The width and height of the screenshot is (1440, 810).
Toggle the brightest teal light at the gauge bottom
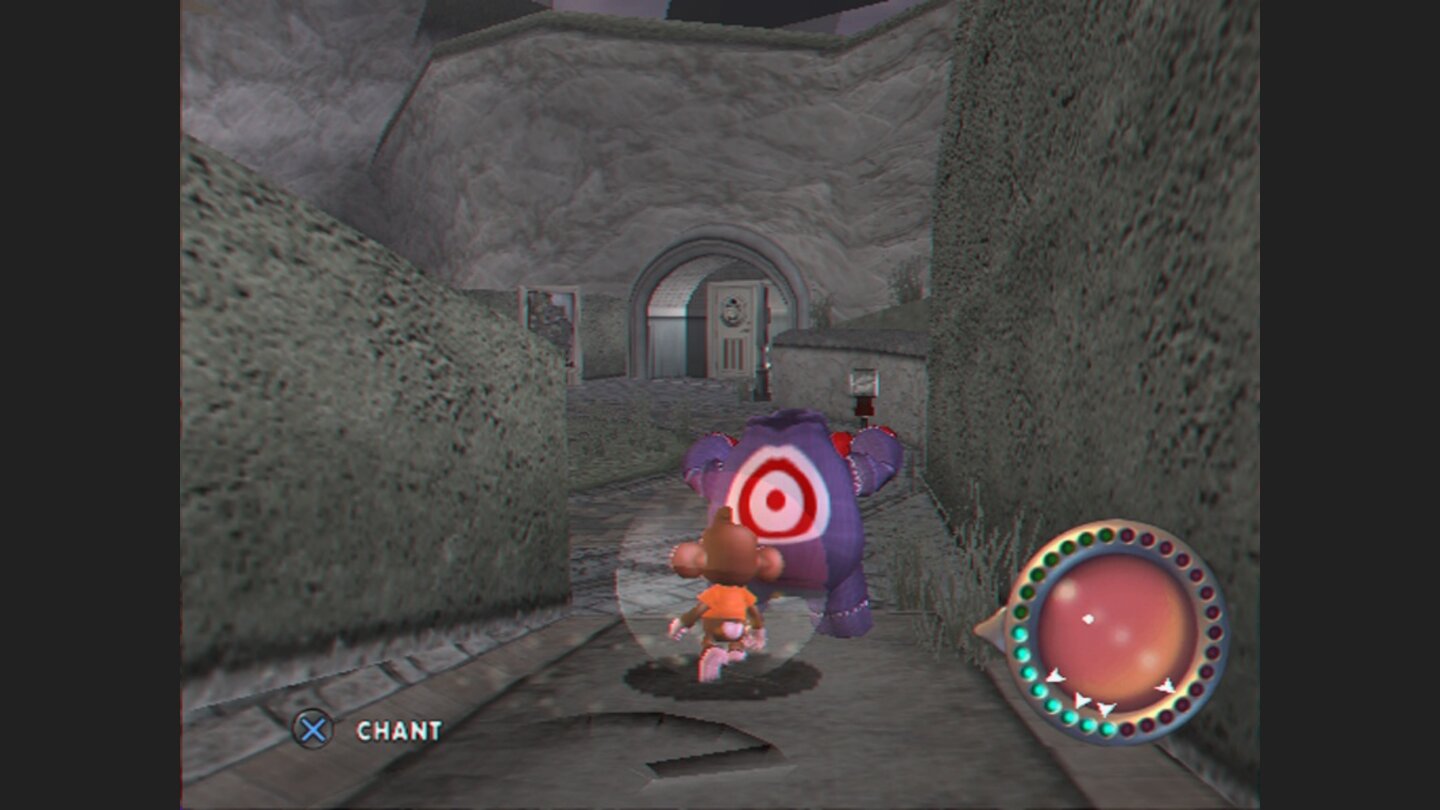pos(1106,729)
